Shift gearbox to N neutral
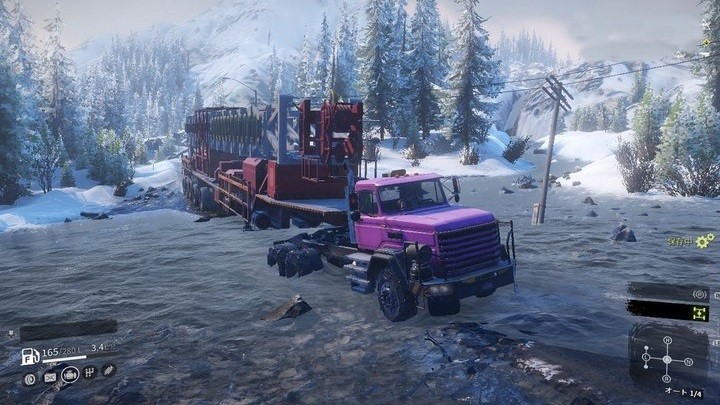Image resolution: width=720 pixels, height=405 pixels. click(688, 362)
